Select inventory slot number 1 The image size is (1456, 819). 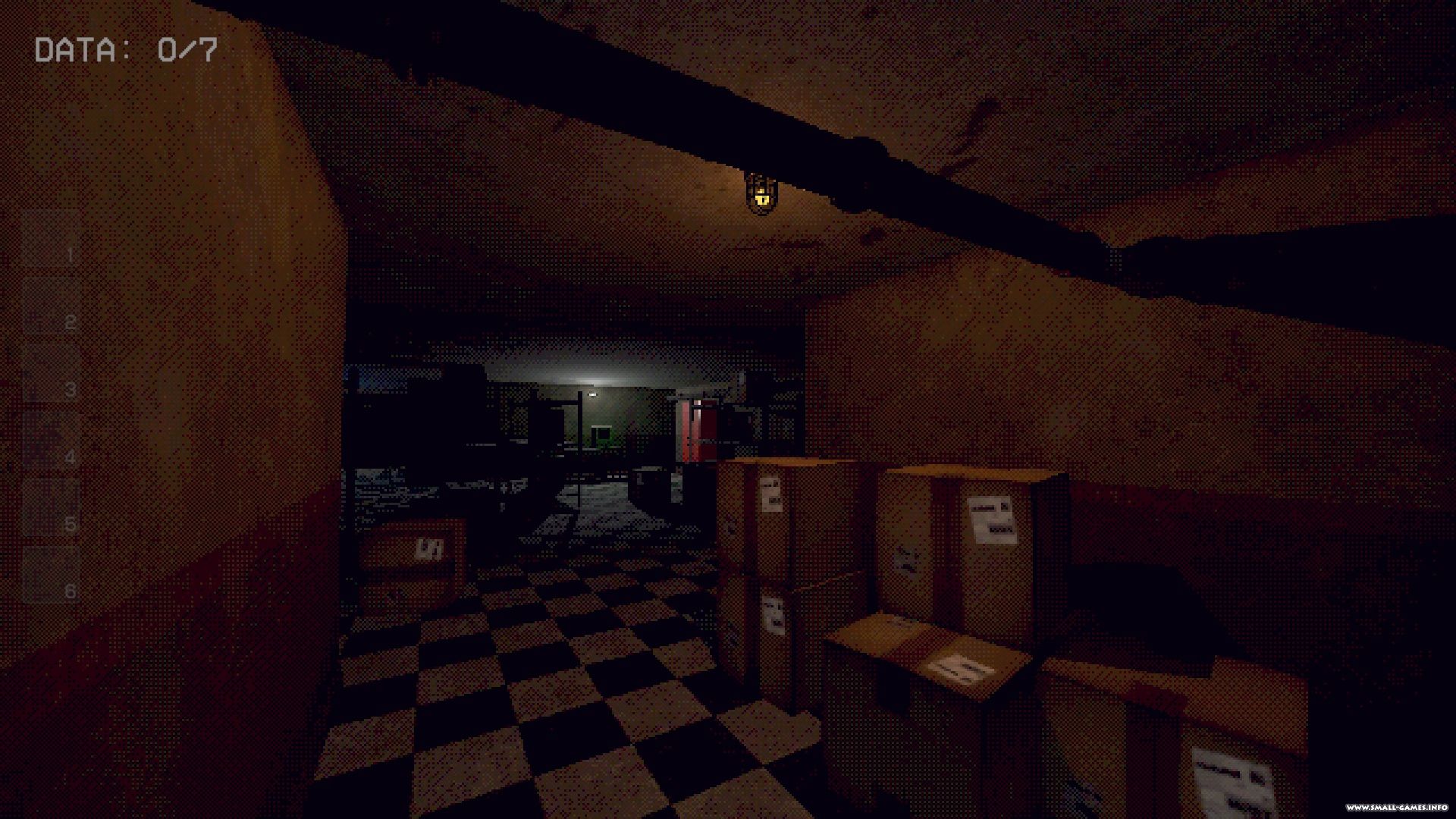pyautogui.click(x=52, y=239)
